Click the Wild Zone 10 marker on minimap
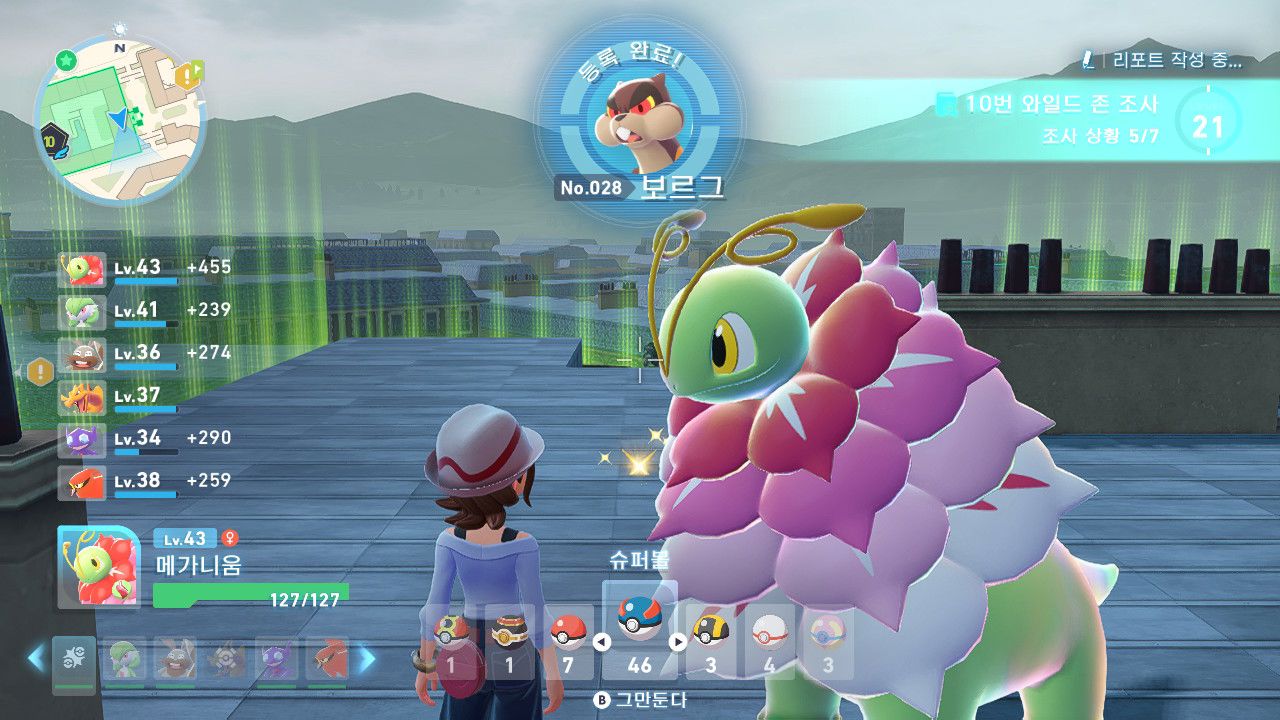The width and height of the screenshot is (1280, 720). [51, 141]
